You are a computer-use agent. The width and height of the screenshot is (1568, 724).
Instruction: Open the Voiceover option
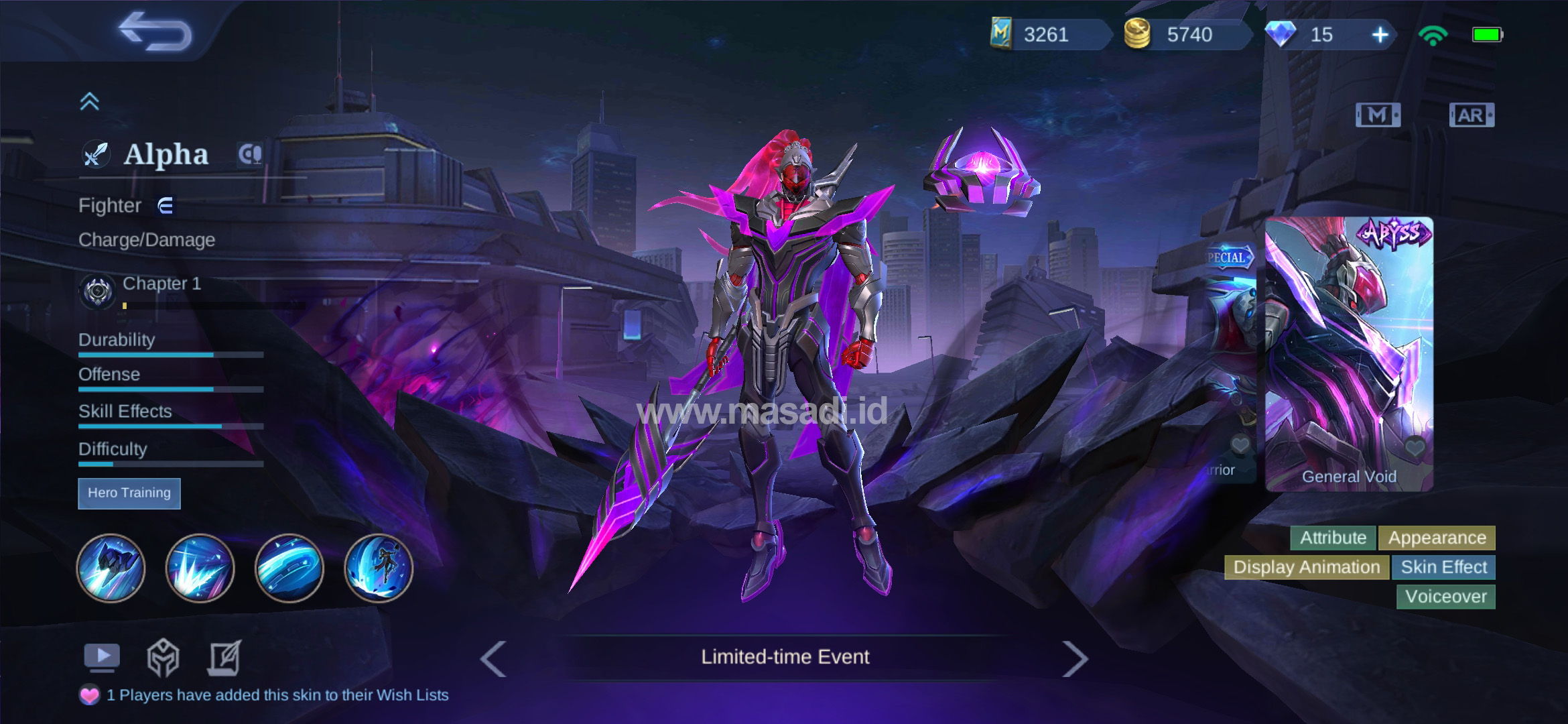coord(1445,597)
